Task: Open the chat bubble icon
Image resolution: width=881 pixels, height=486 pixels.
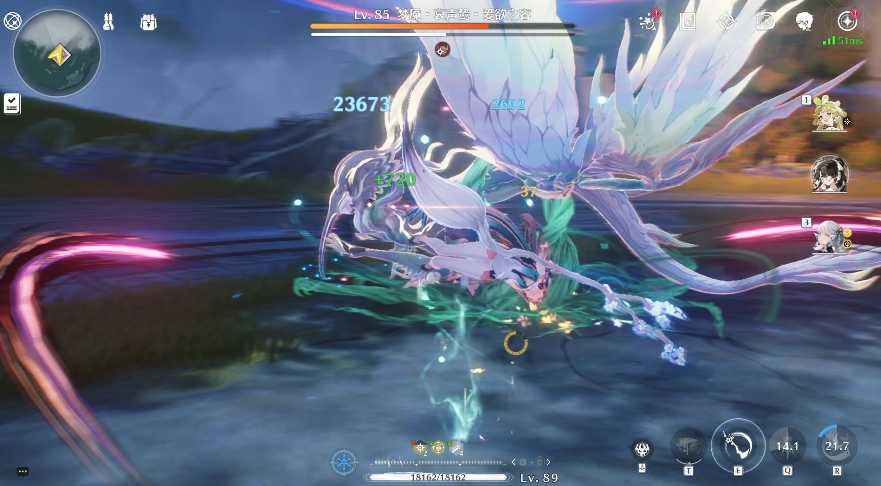Action: (x=22, y=471)
